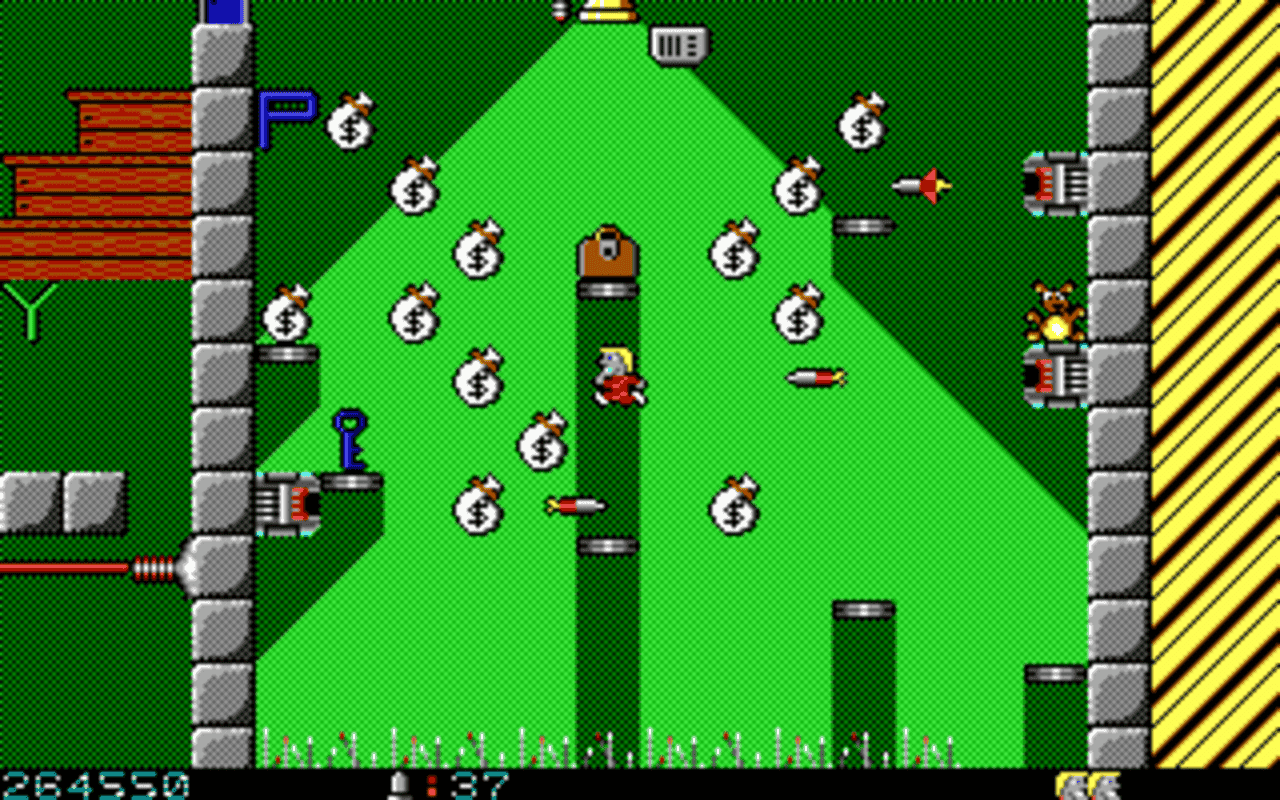The height and width of the screenshot is (800, 1280).
Task: Select the cannon on the left platform
Action: [x=290, y=505]
